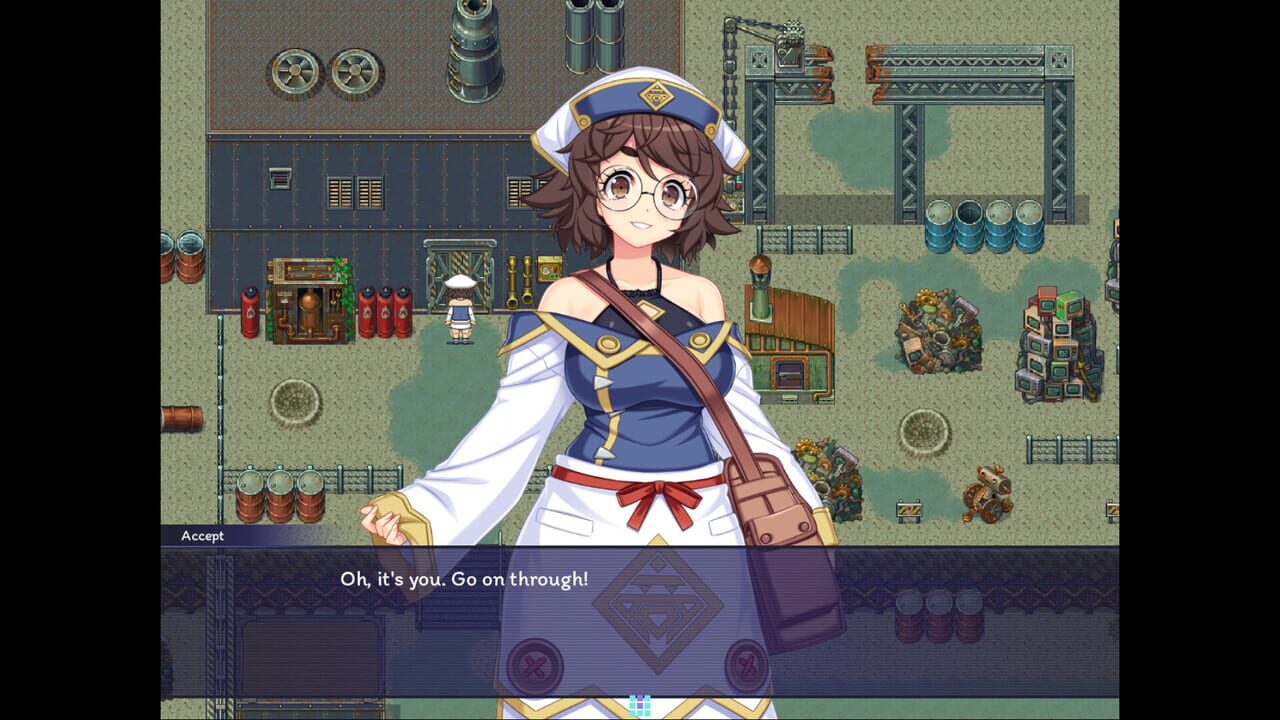This screenshot has width=1280, height=720.
Task: Advance dialogue via the blinking continue indicator
Action: coord(640,705)
